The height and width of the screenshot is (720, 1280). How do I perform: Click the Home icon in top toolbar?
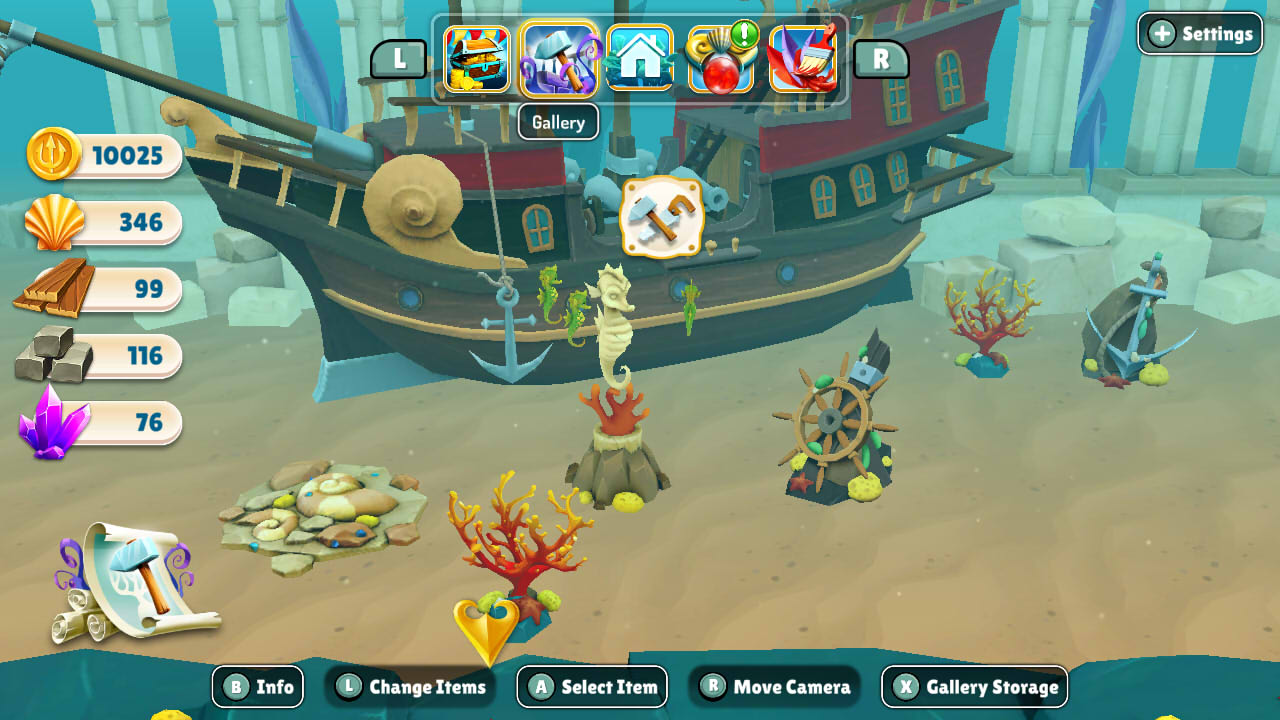point(641,60)
